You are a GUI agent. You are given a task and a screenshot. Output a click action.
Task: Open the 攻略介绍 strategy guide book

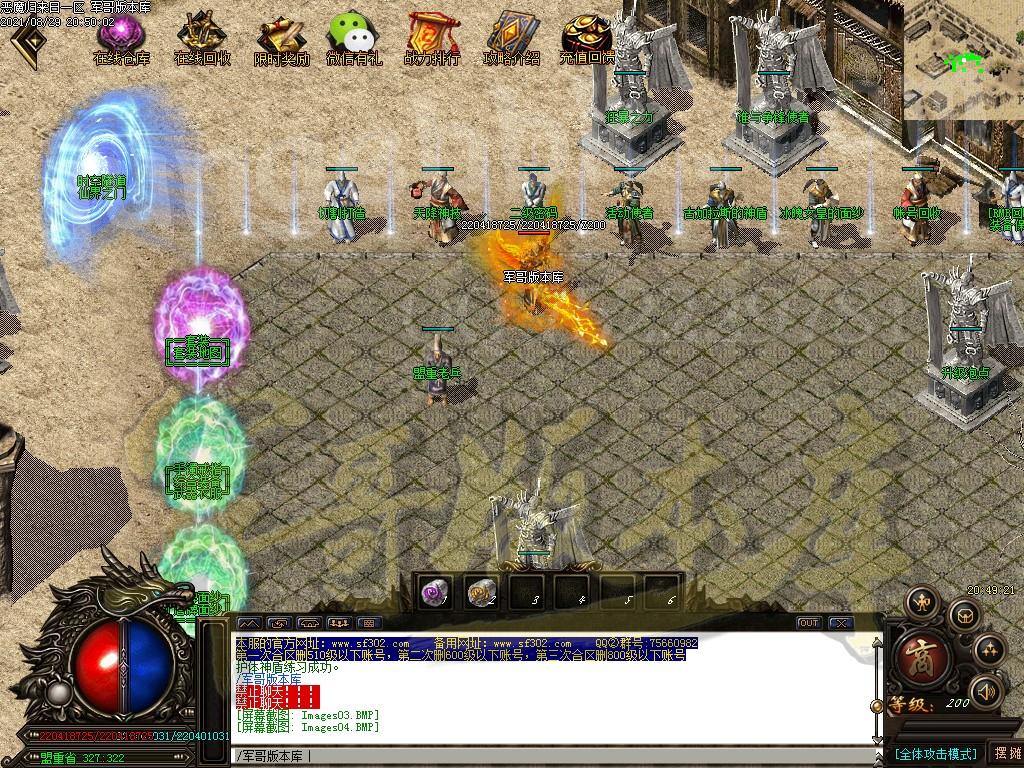(511, 40)
